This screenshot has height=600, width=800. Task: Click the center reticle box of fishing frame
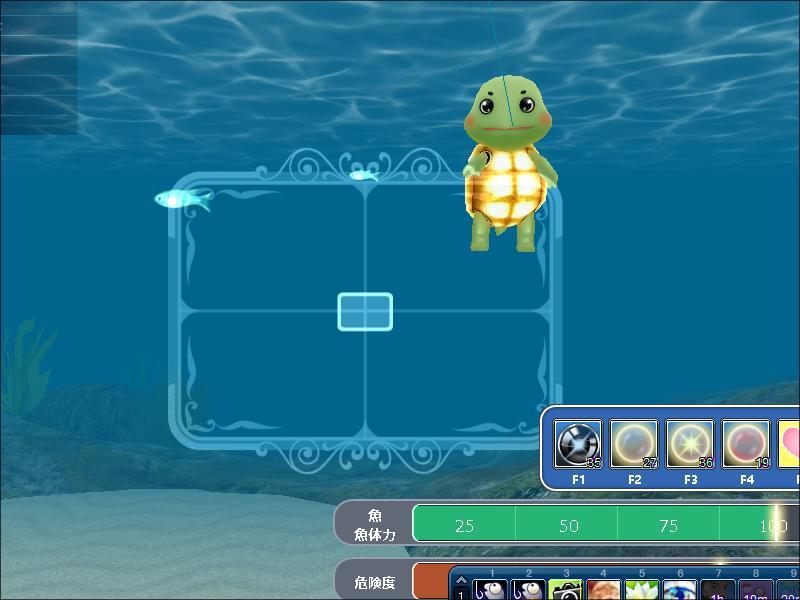point(365,312)
